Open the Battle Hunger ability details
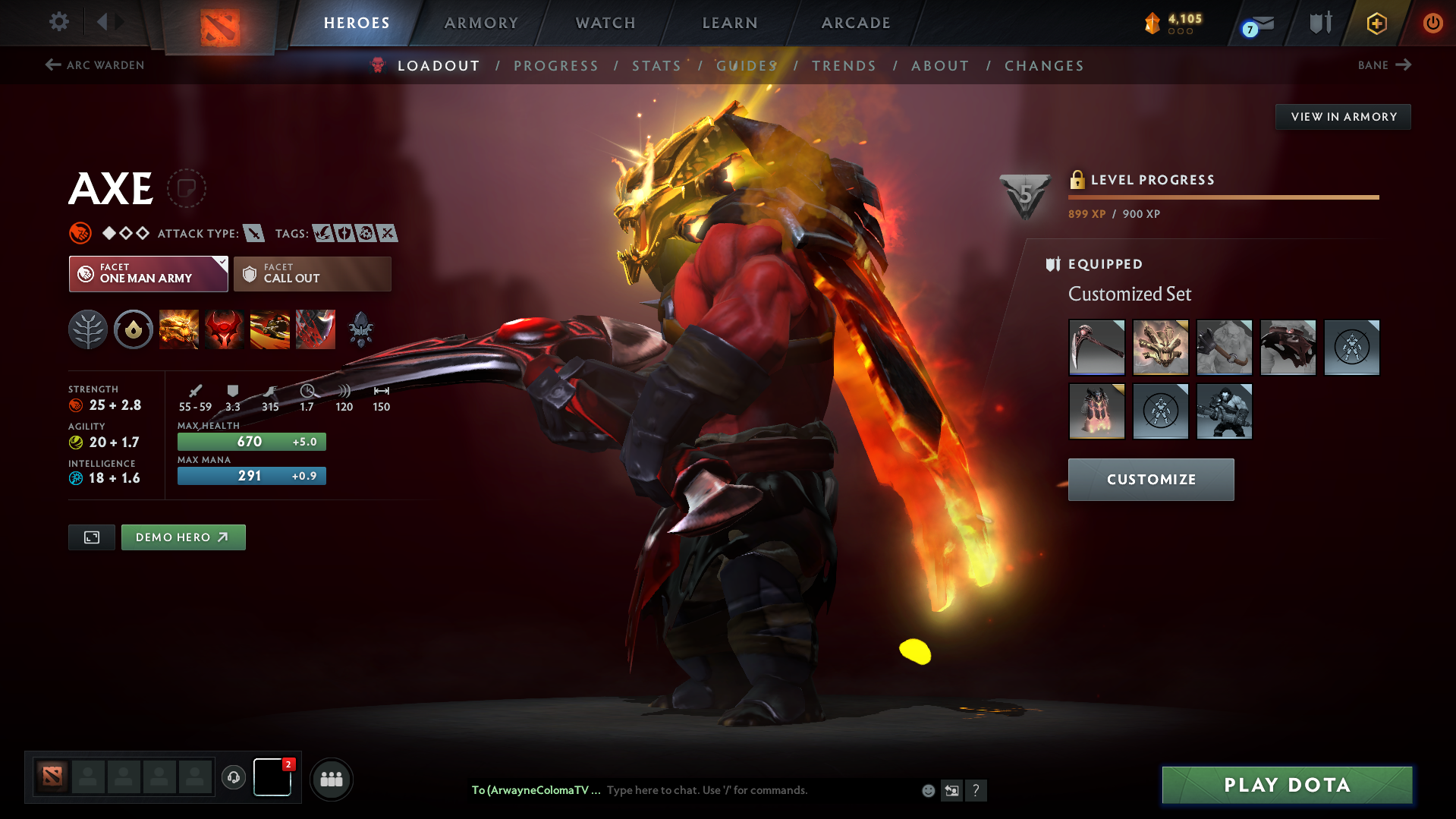 pos(225,329)
